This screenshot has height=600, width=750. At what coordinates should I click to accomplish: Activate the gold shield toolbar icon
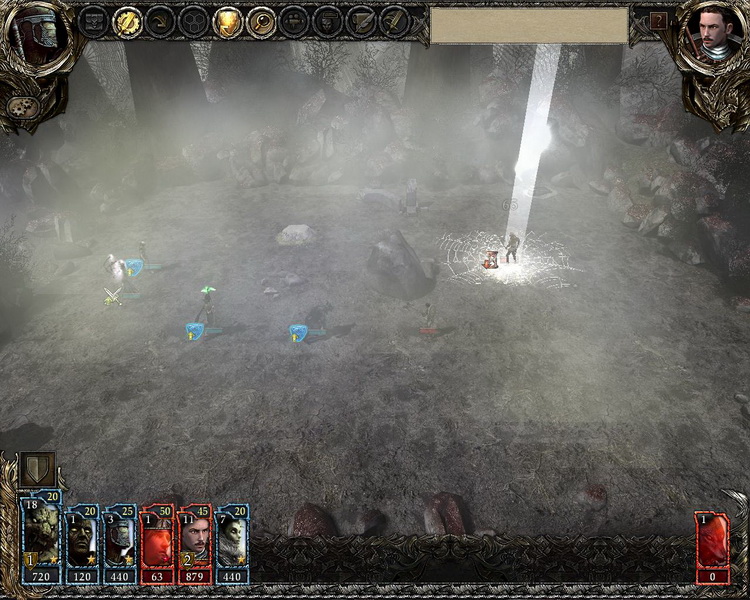tap(228, 21)
